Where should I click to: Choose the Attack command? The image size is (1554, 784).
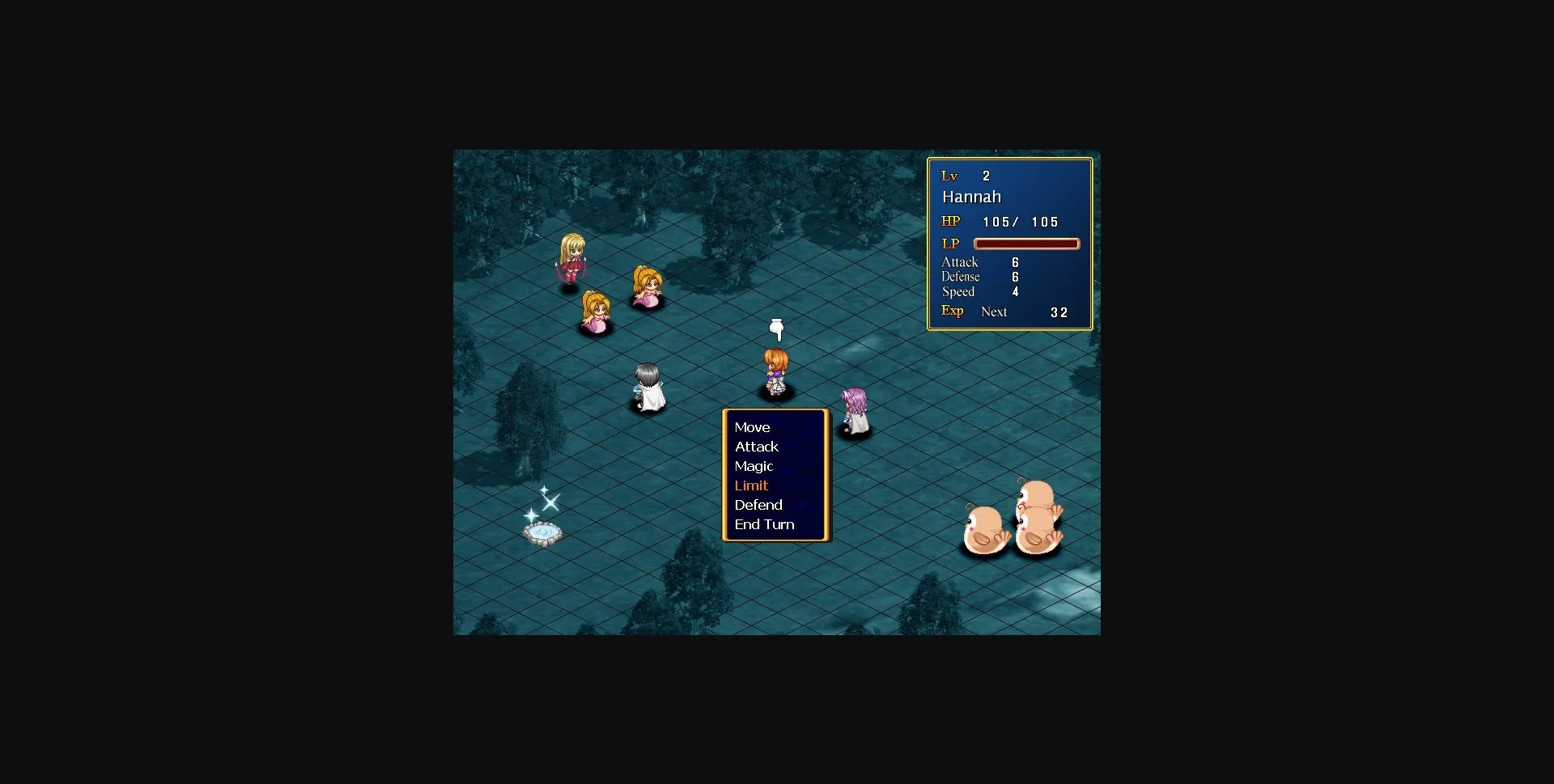coord(756,447)
